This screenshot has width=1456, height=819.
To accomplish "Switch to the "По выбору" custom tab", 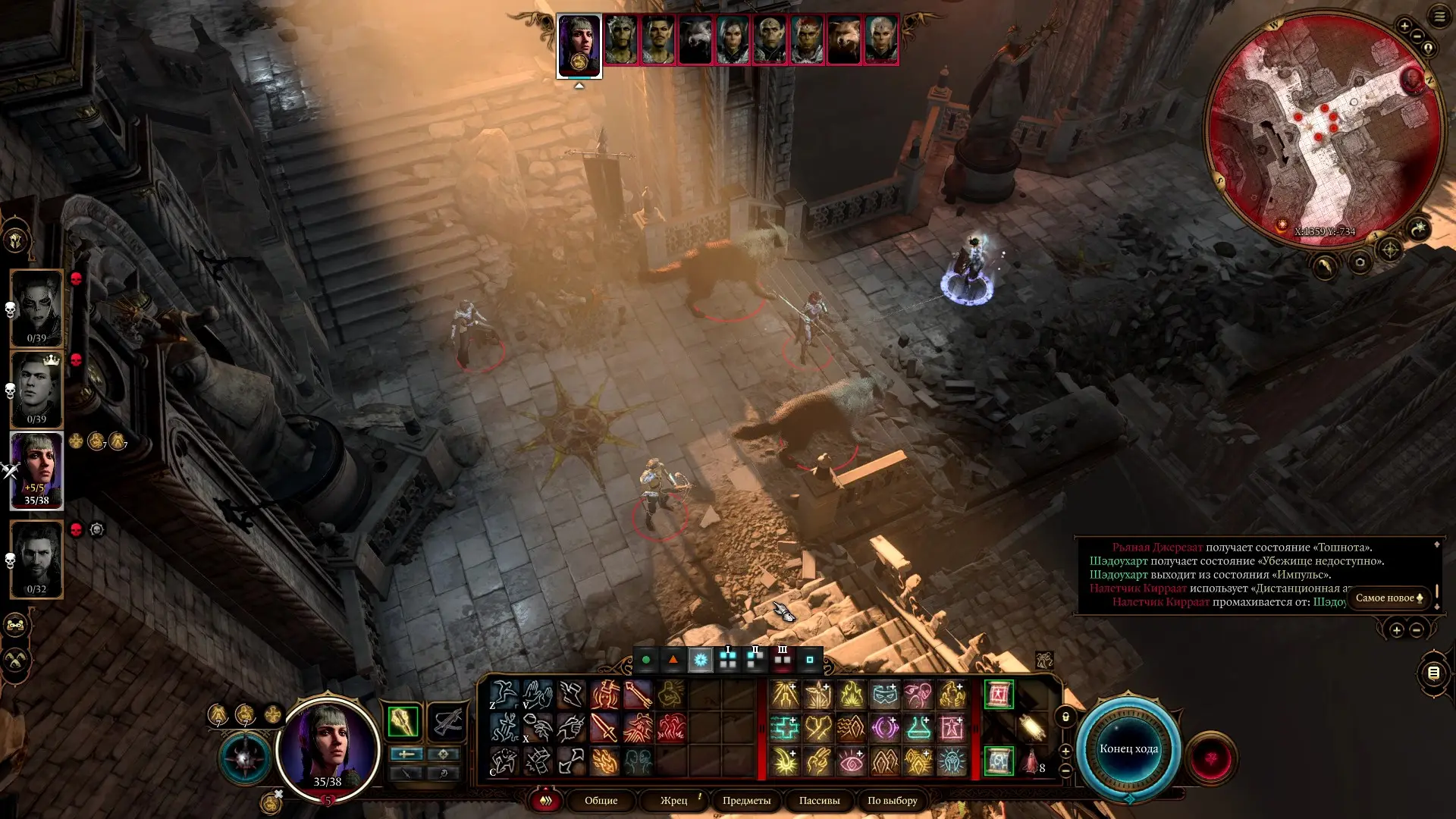I will tap(892, 801).
